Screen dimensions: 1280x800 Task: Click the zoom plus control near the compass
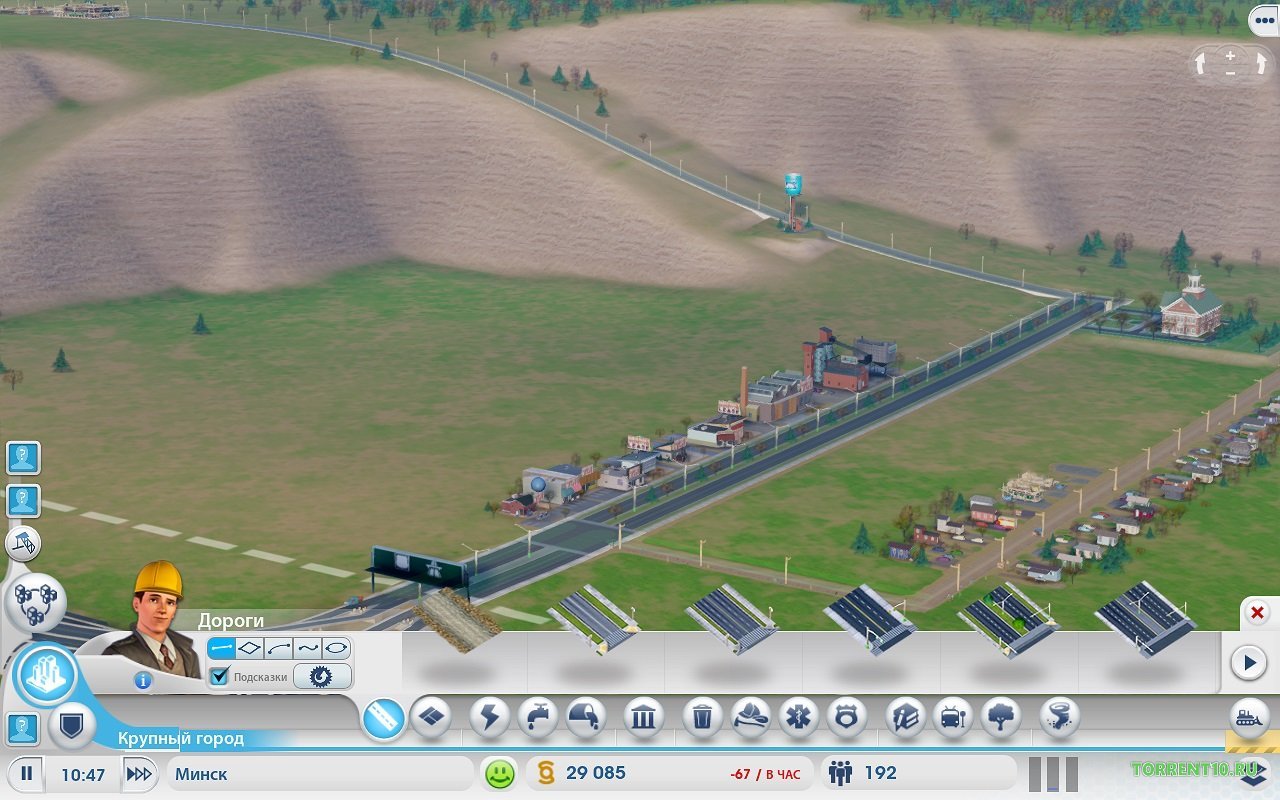tap(1228, 56)
